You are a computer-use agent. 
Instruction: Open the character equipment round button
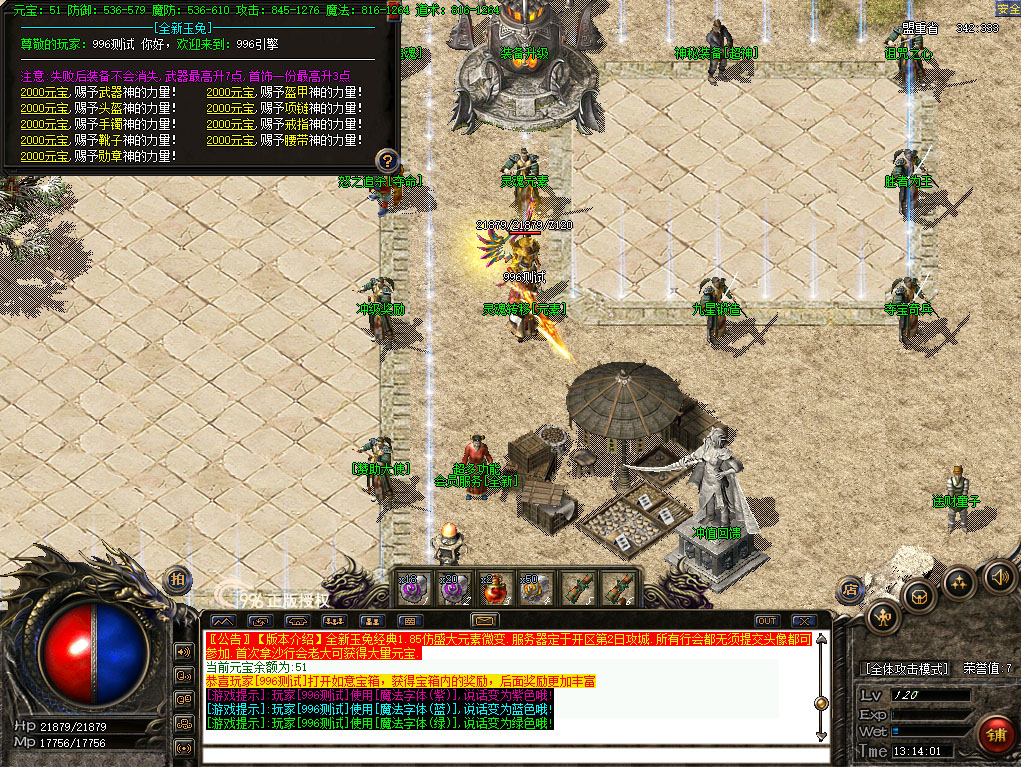(x=884, y=617)
